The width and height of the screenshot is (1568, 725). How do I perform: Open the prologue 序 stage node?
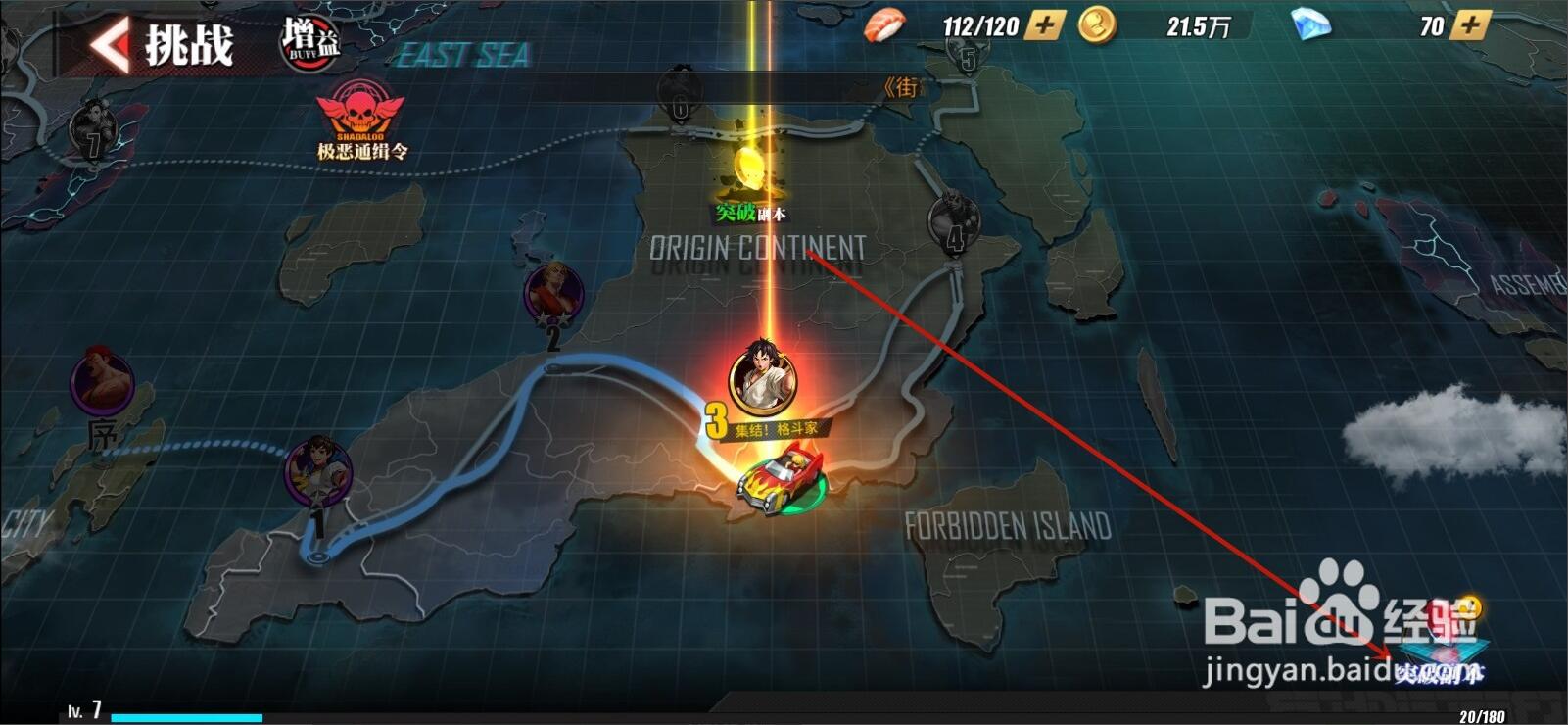[102, 382]
